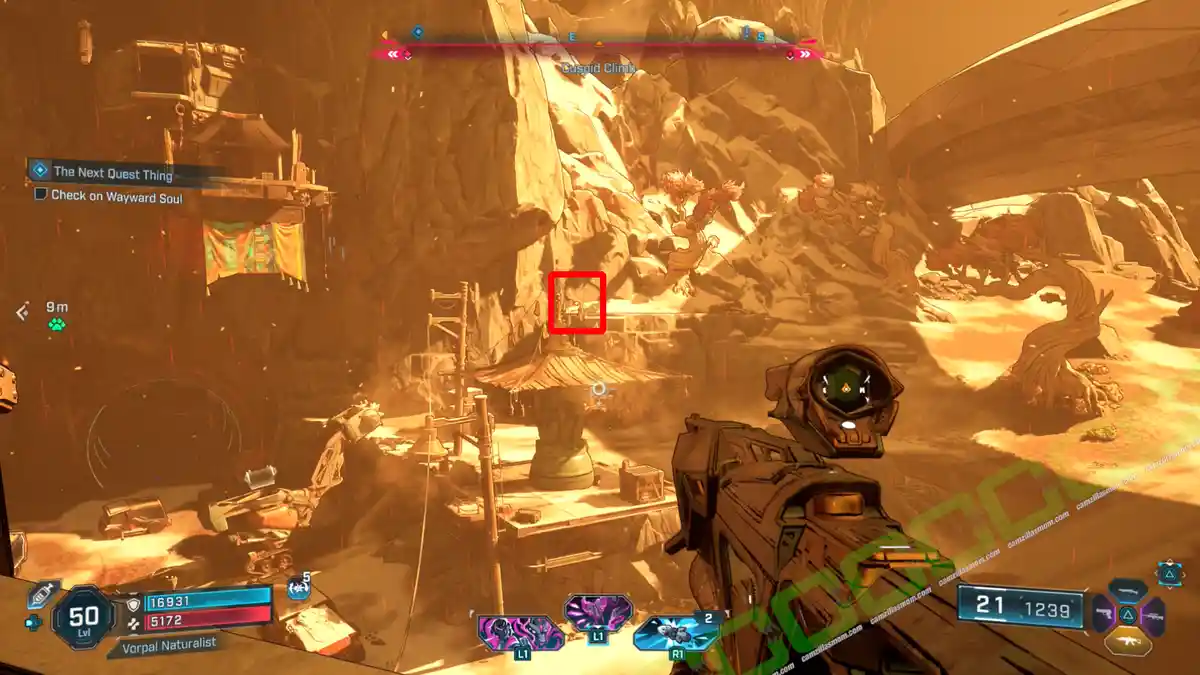Screen dimensions: 1200x675
Task: Fire the blue rocket ordnance icon
Action: (675, 633)
